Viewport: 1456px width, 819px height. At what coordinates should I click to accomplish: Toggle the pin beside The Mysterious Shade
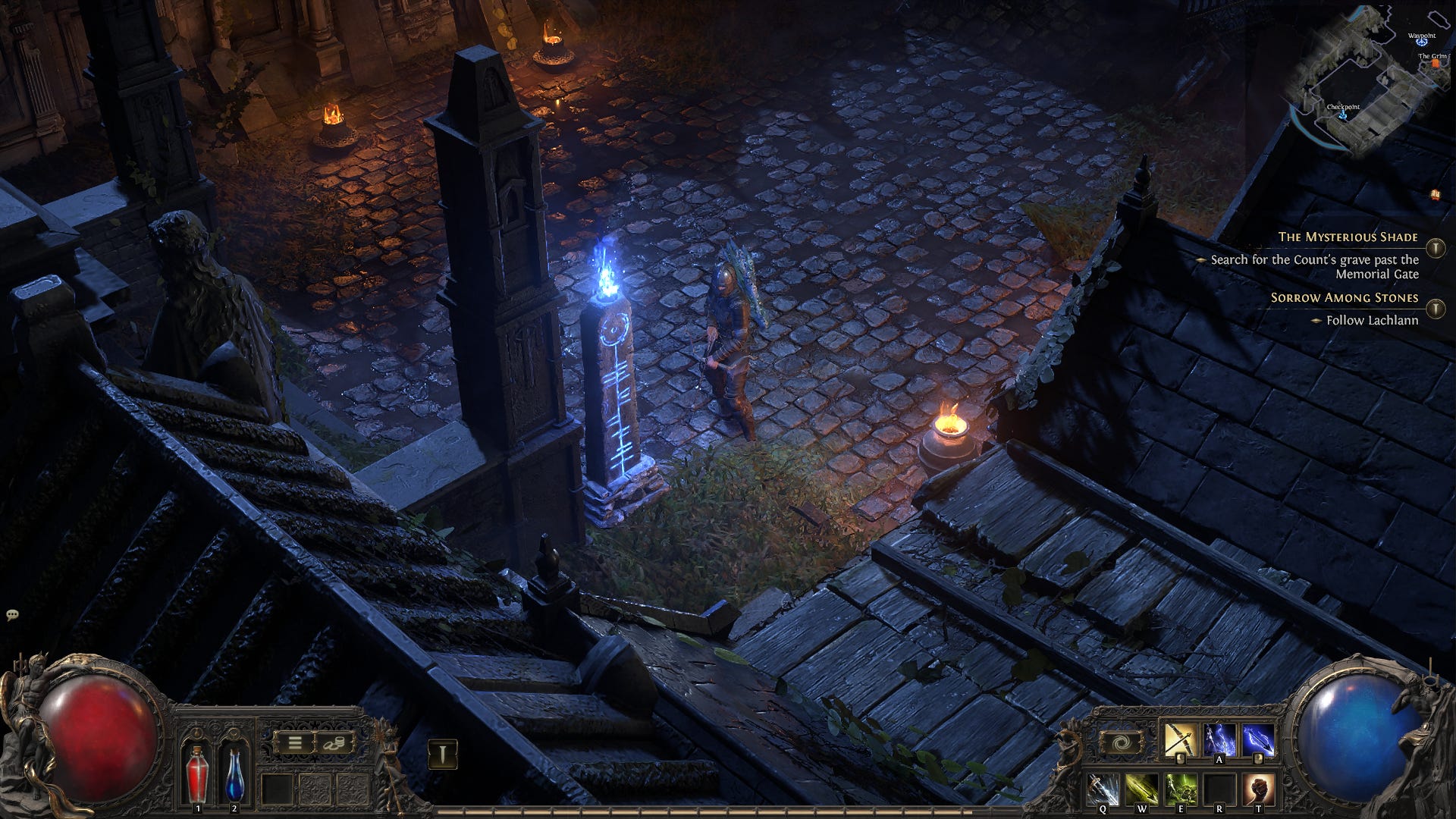1435,248
